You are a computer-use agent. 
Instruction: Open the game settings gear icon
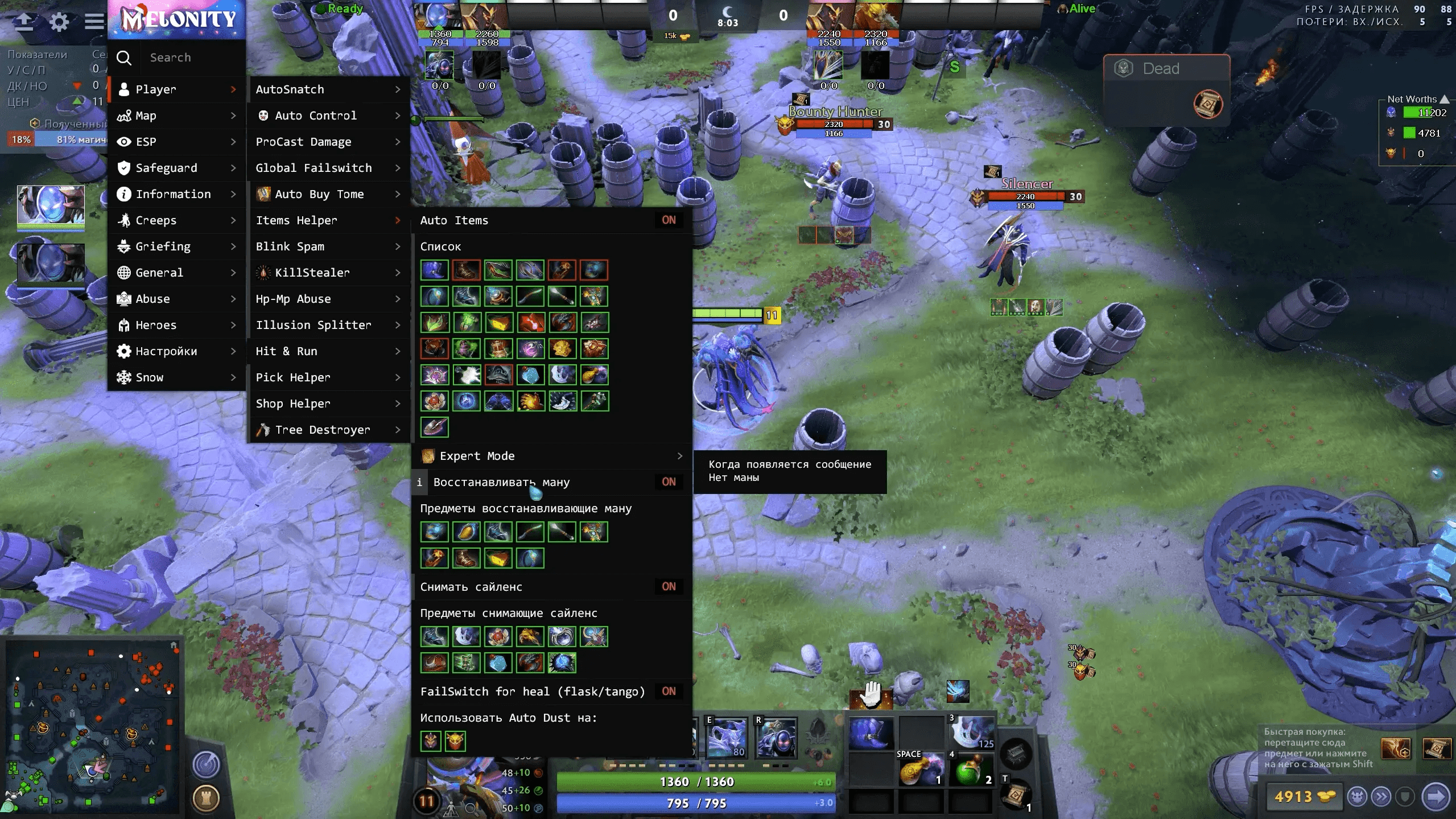click(x=59, y=22)
